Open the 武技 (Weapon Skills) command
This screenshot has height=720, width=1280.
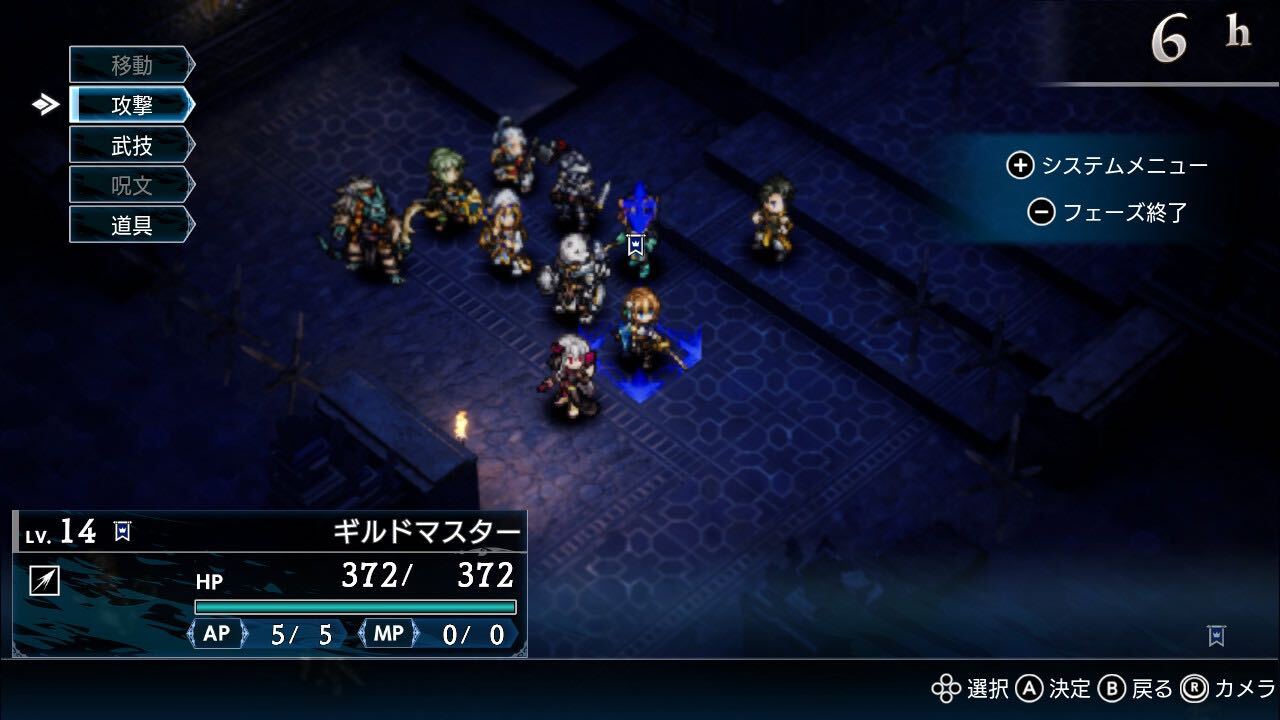pyautogui.click(x=131, y=145)
